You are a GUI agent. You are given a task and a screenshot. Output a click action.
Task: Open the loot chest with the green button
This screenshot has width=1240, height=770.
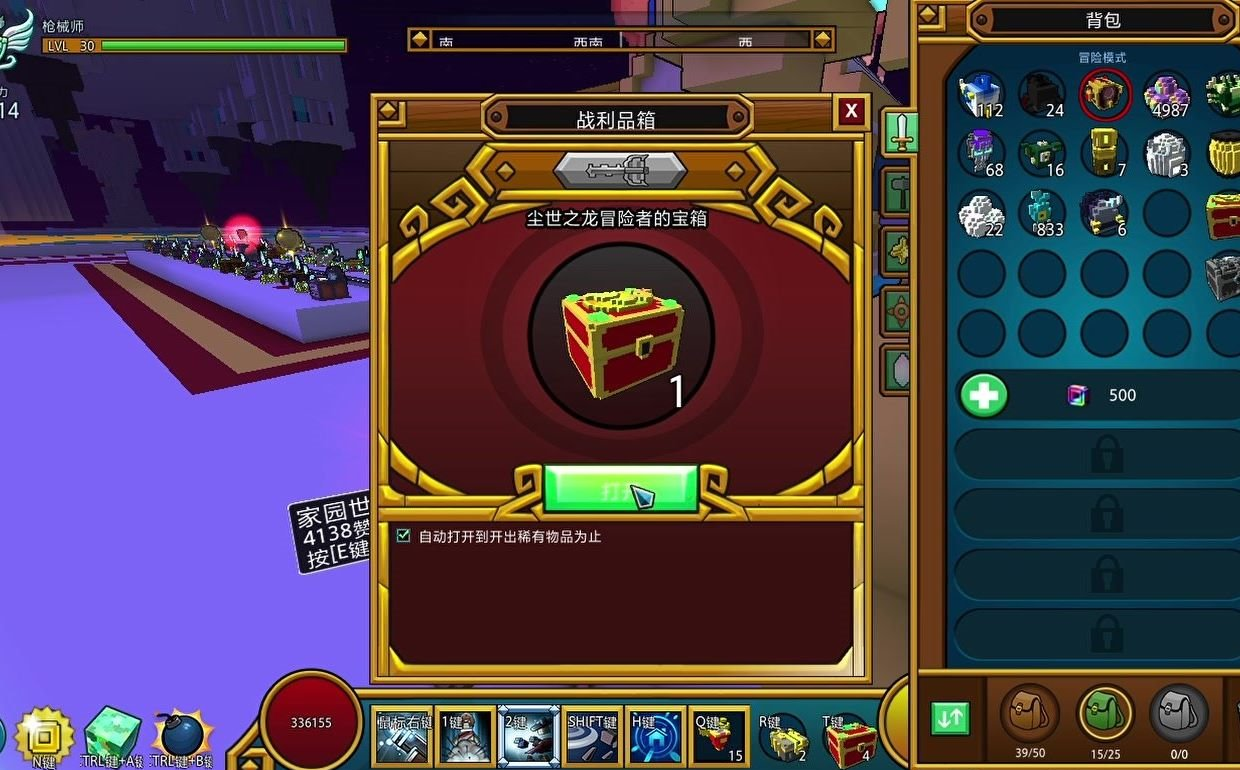point(620,489)
